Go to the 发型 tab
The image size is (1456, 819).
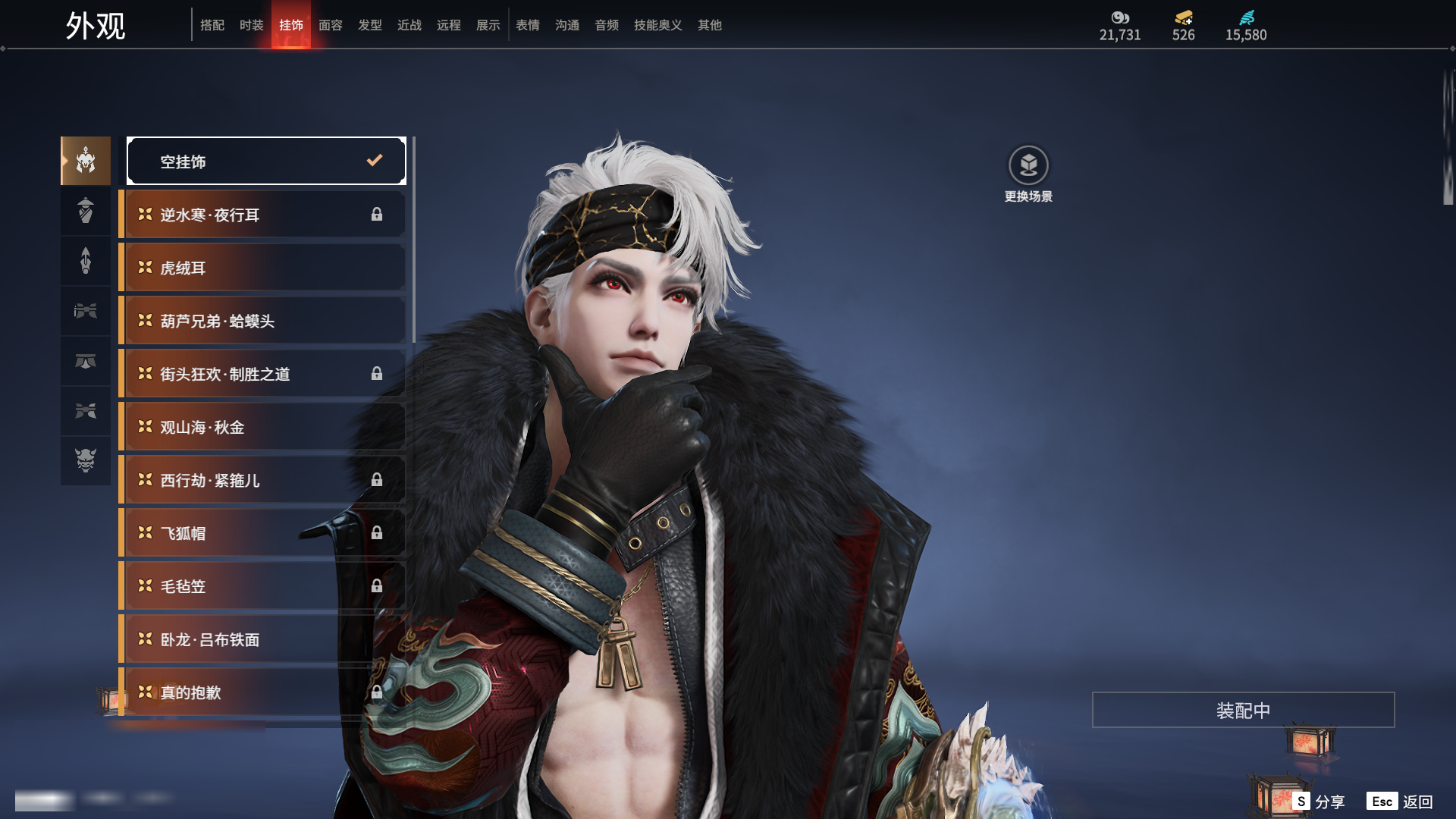tap(369, 25)
